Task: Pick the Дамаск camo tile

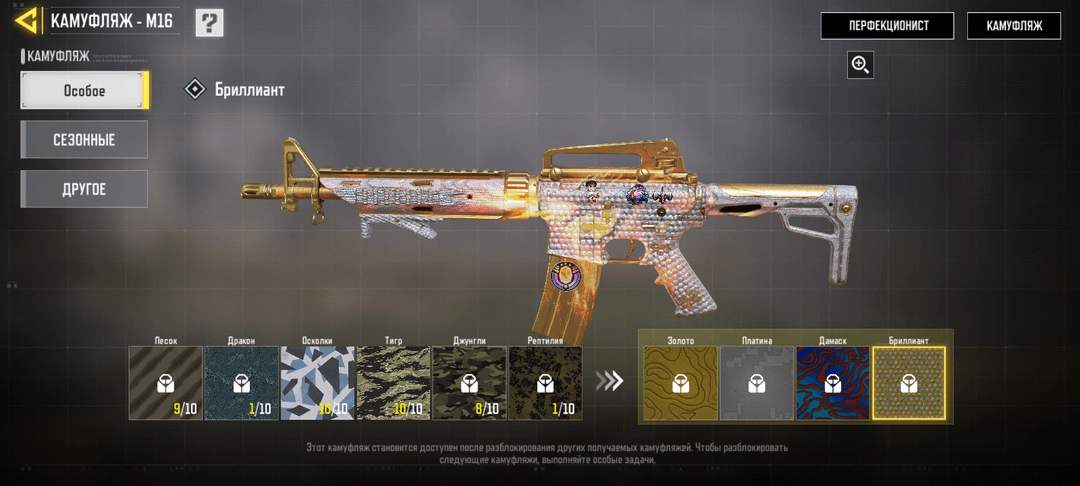Action: pyautogui.click(x=832, y=383)
